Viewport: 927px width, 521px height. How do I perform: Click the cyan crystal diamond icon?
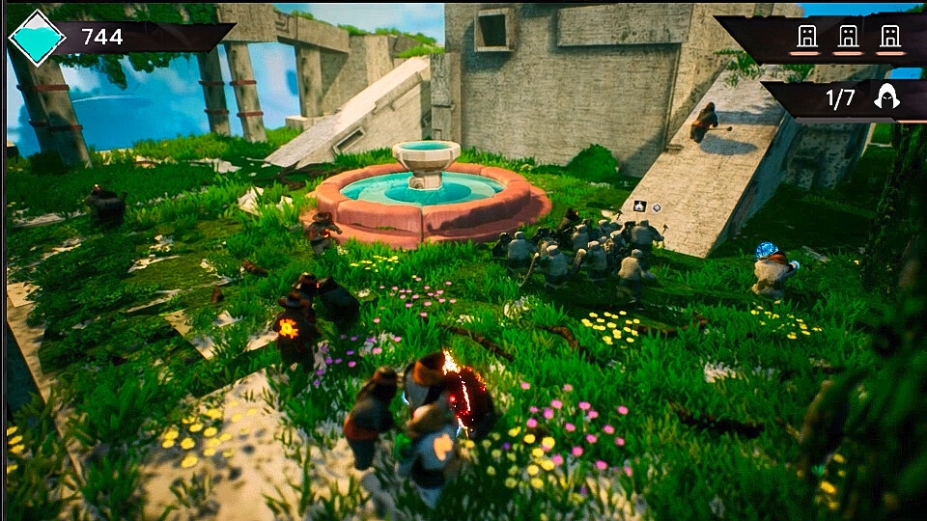point(37,37)
